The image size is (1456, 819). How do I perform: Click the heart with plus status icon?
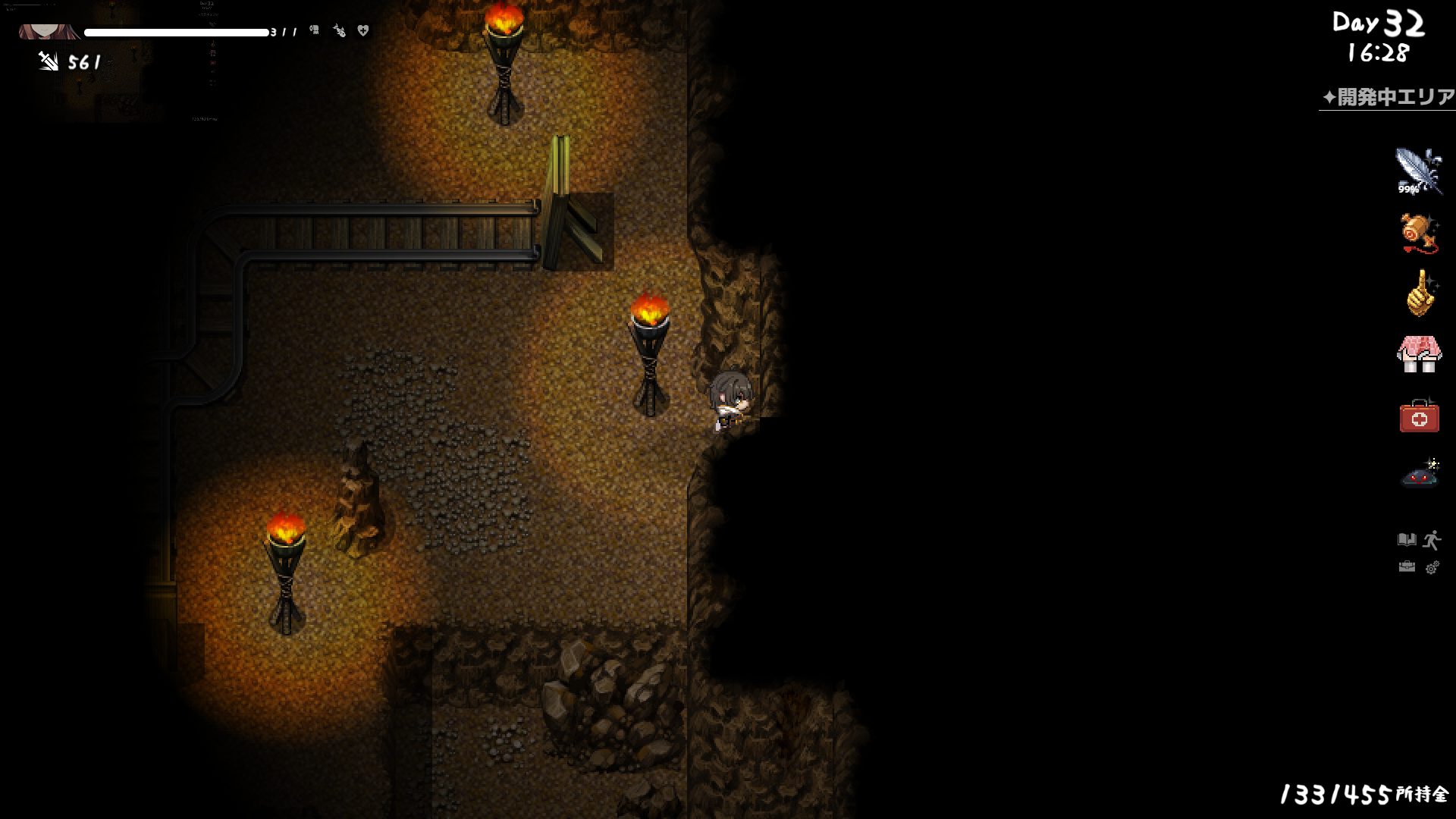(x=363, y=31)
